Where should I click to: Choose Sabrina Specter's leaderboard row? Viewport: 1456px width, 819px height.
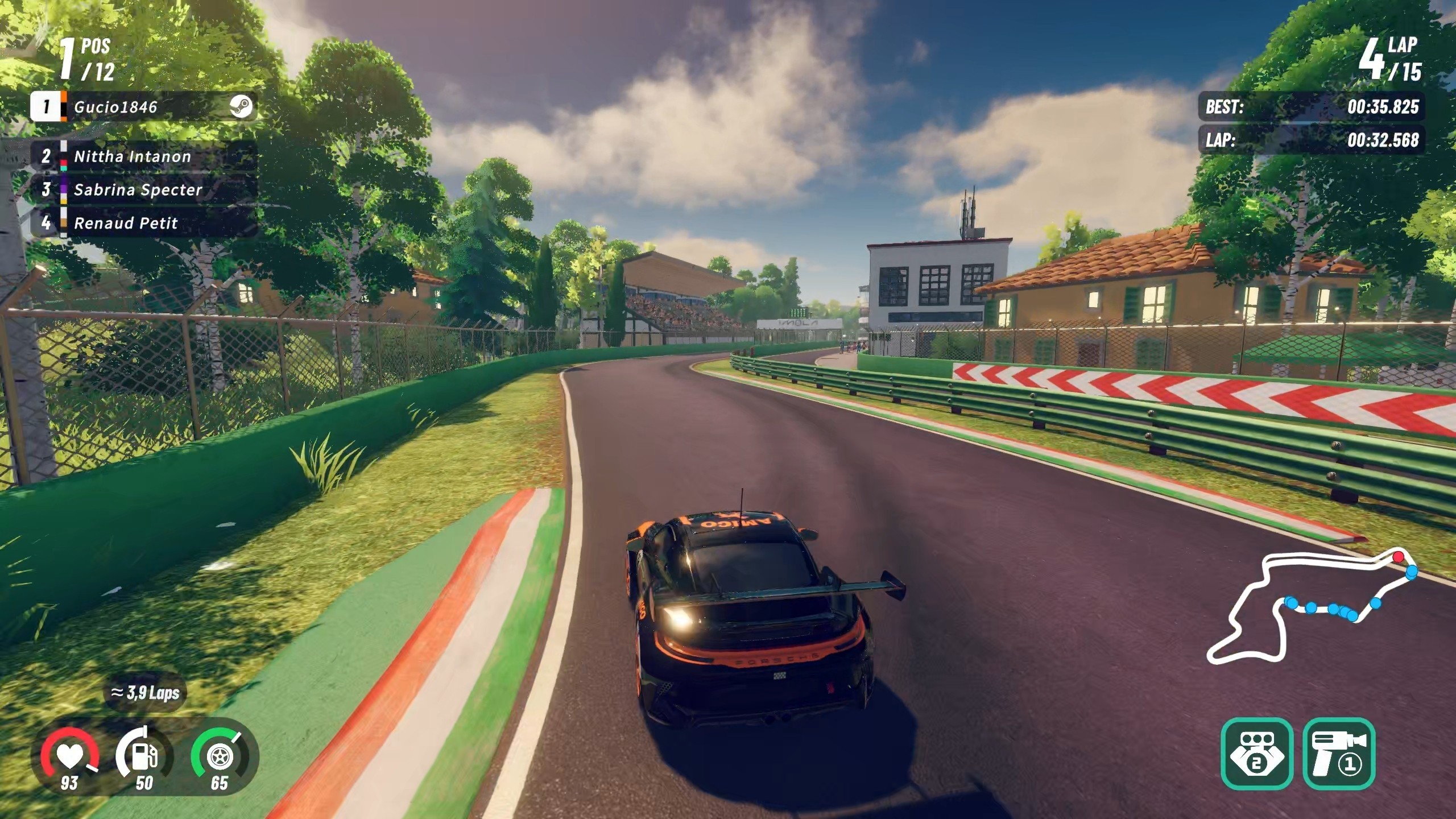143,190
